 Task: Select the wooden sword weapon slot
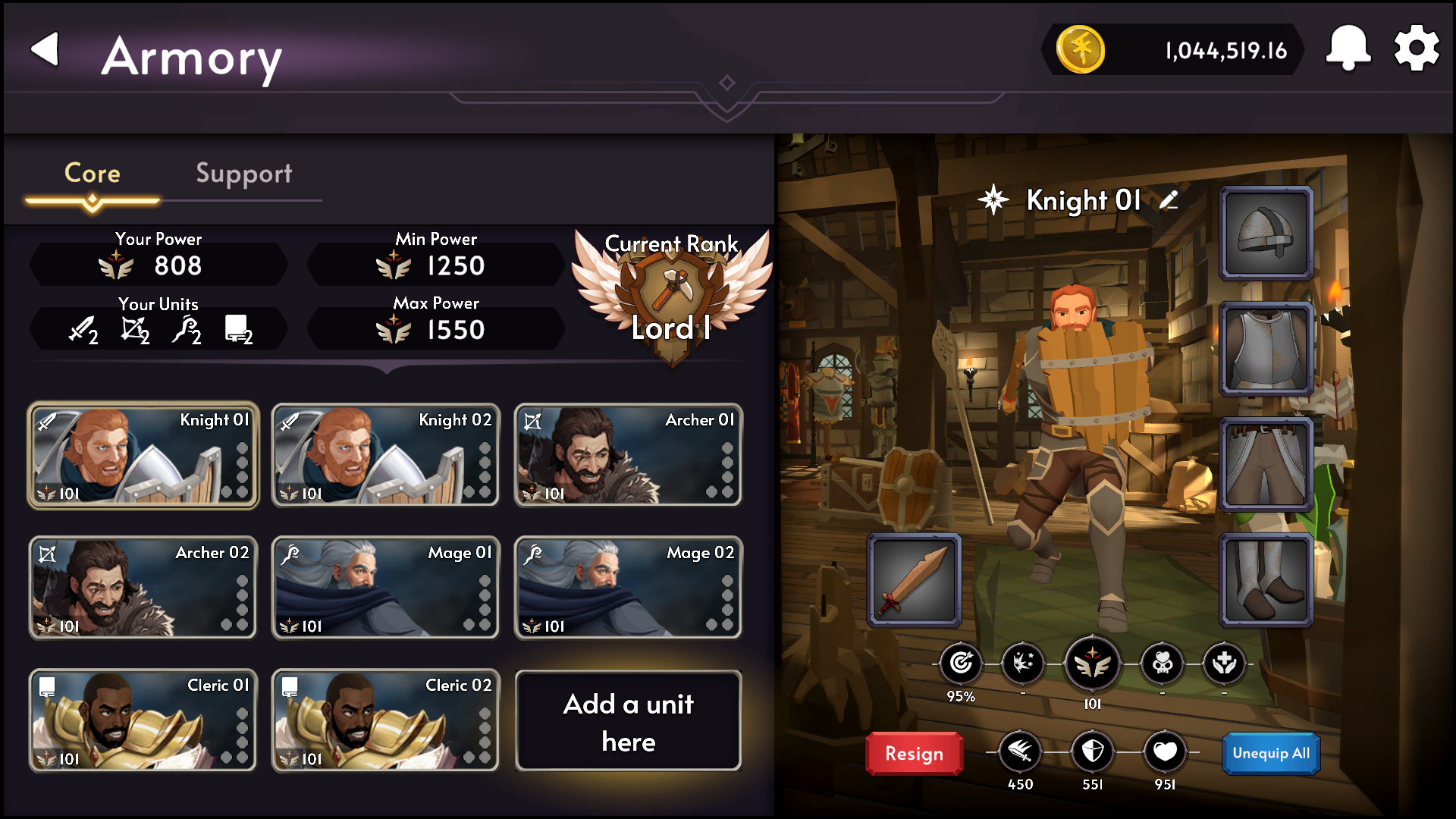pos(915,580)
